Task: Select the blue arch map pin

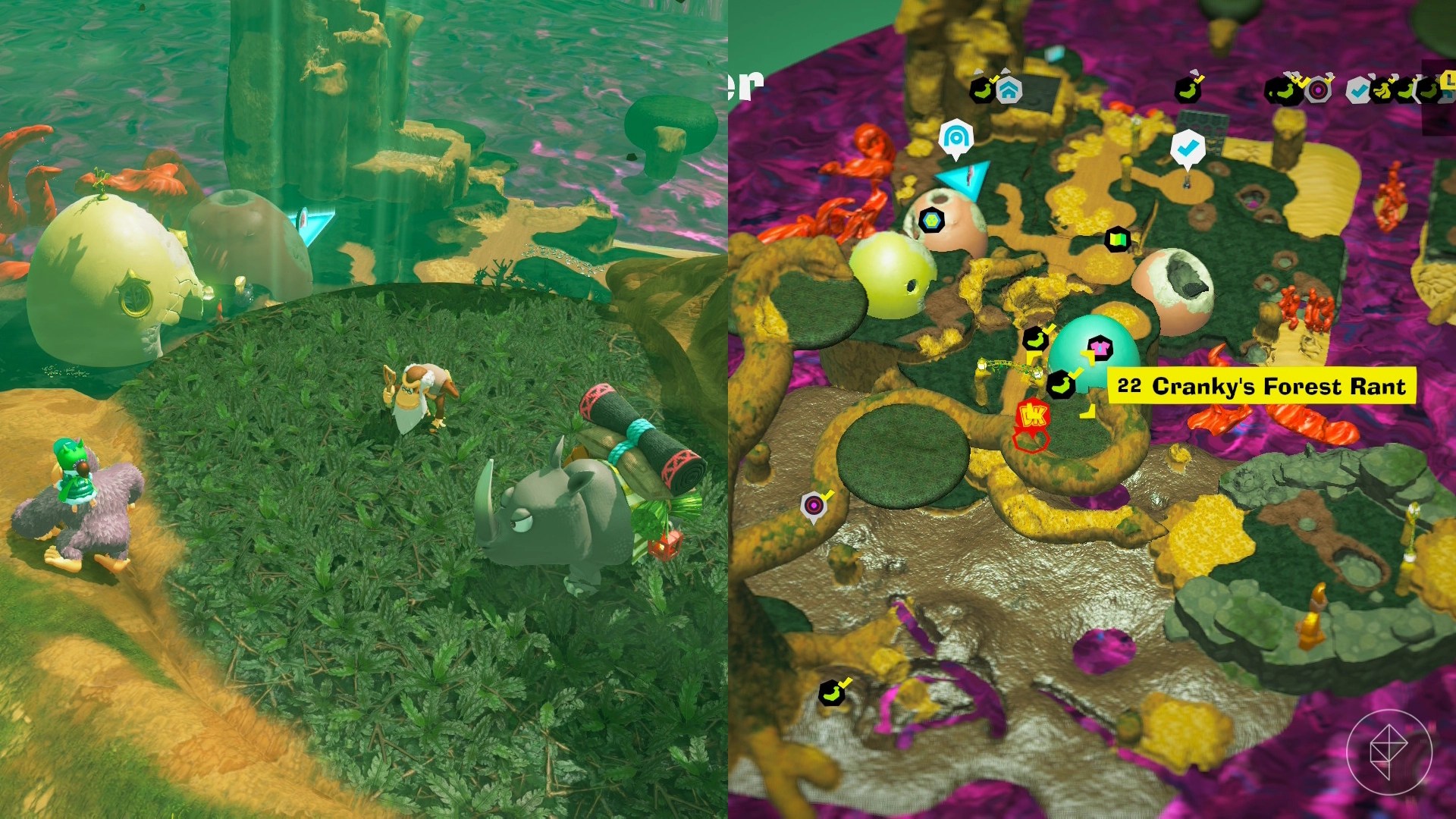Action: pyautogui.click(x=955, y=138)
